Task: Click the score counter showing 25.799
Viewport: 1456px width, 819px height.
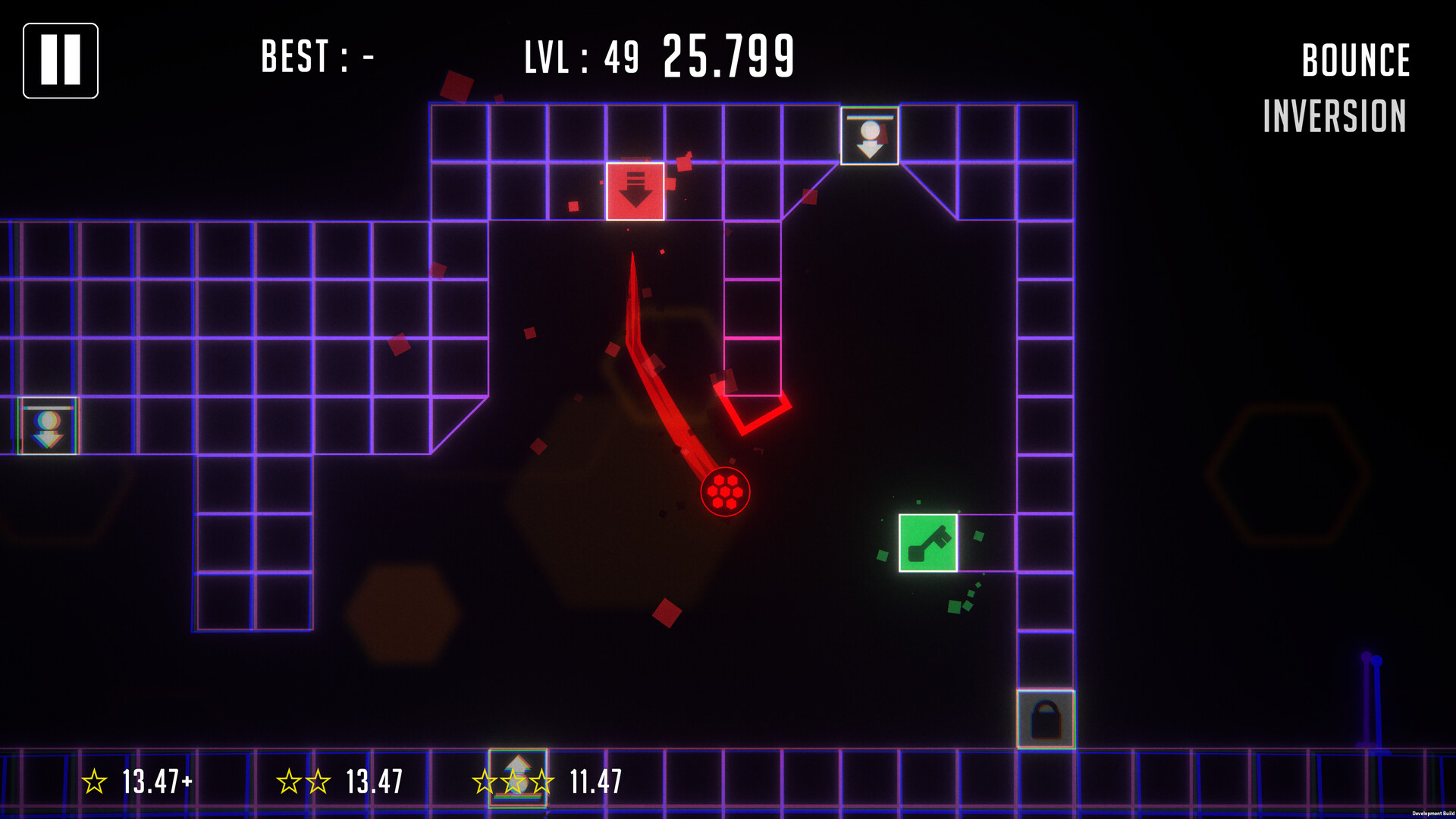Action: coord(729,56)
